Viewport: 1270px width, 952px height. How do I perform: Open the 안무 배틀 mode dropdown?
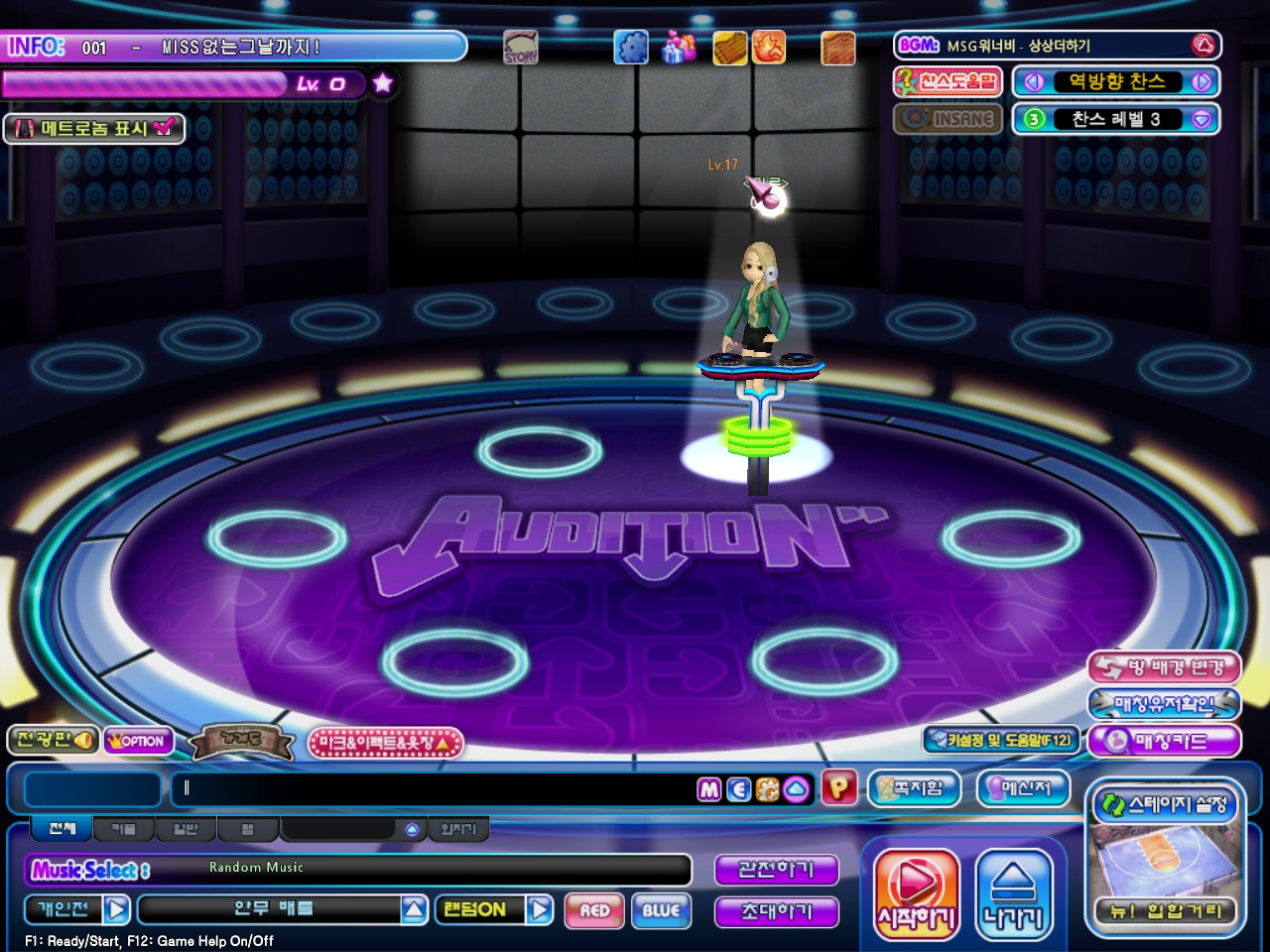(415, 909)
